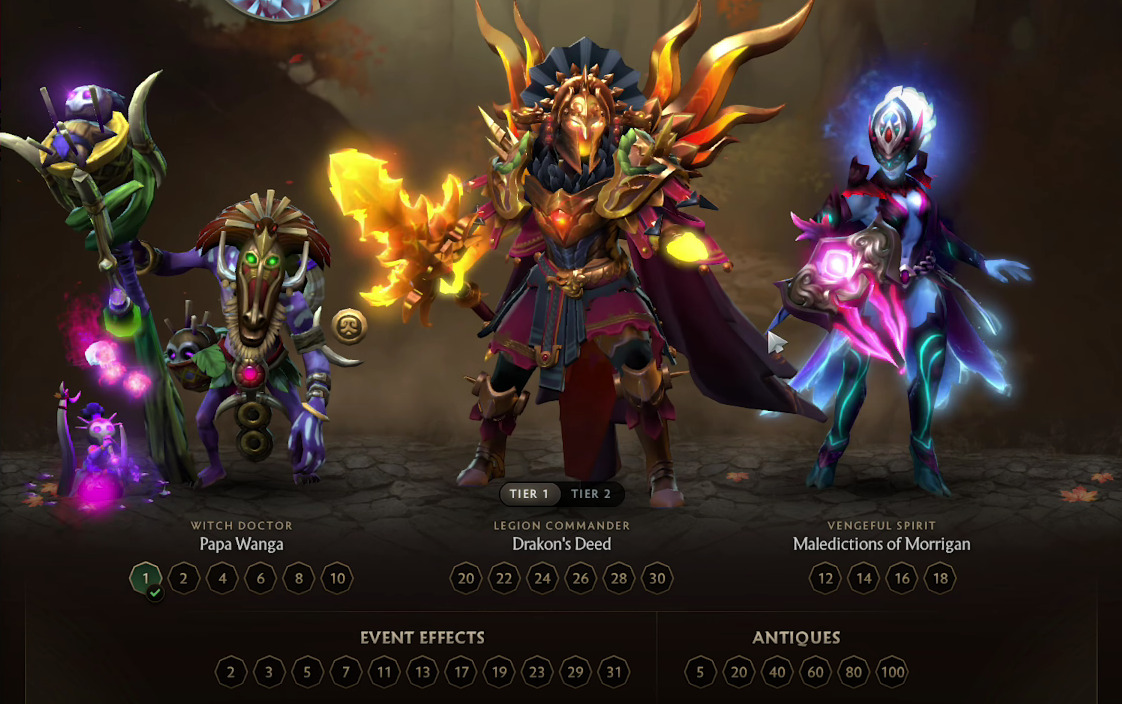Select Antiques level 100 badge

point(892,672)
